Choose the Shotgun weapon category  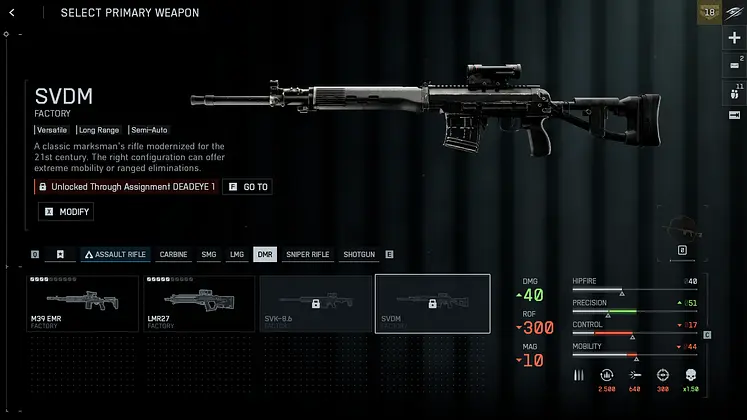point(358,255)
